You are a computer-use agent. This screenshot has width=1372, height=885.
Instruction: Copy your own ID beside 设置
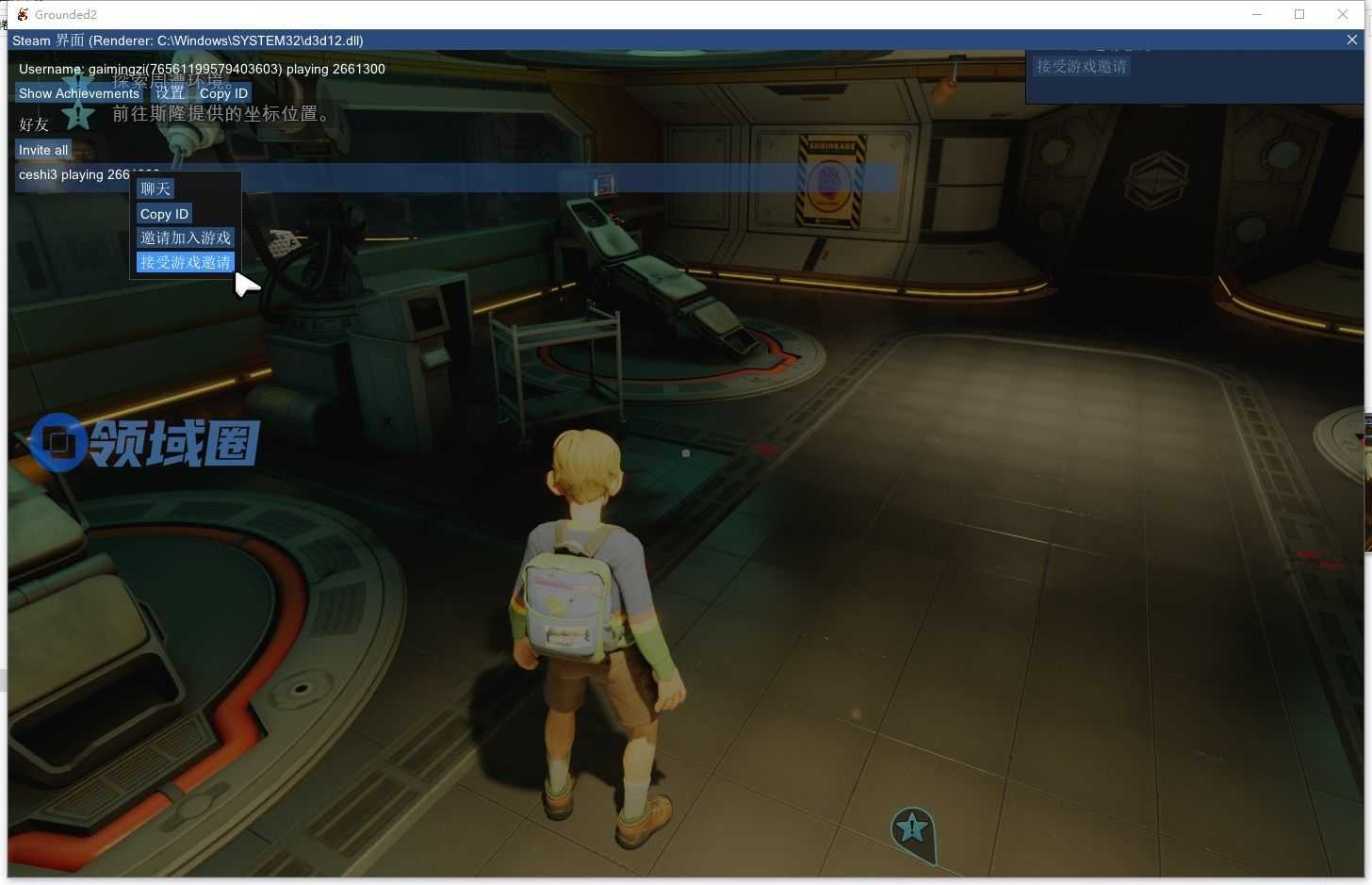point(223,93)
